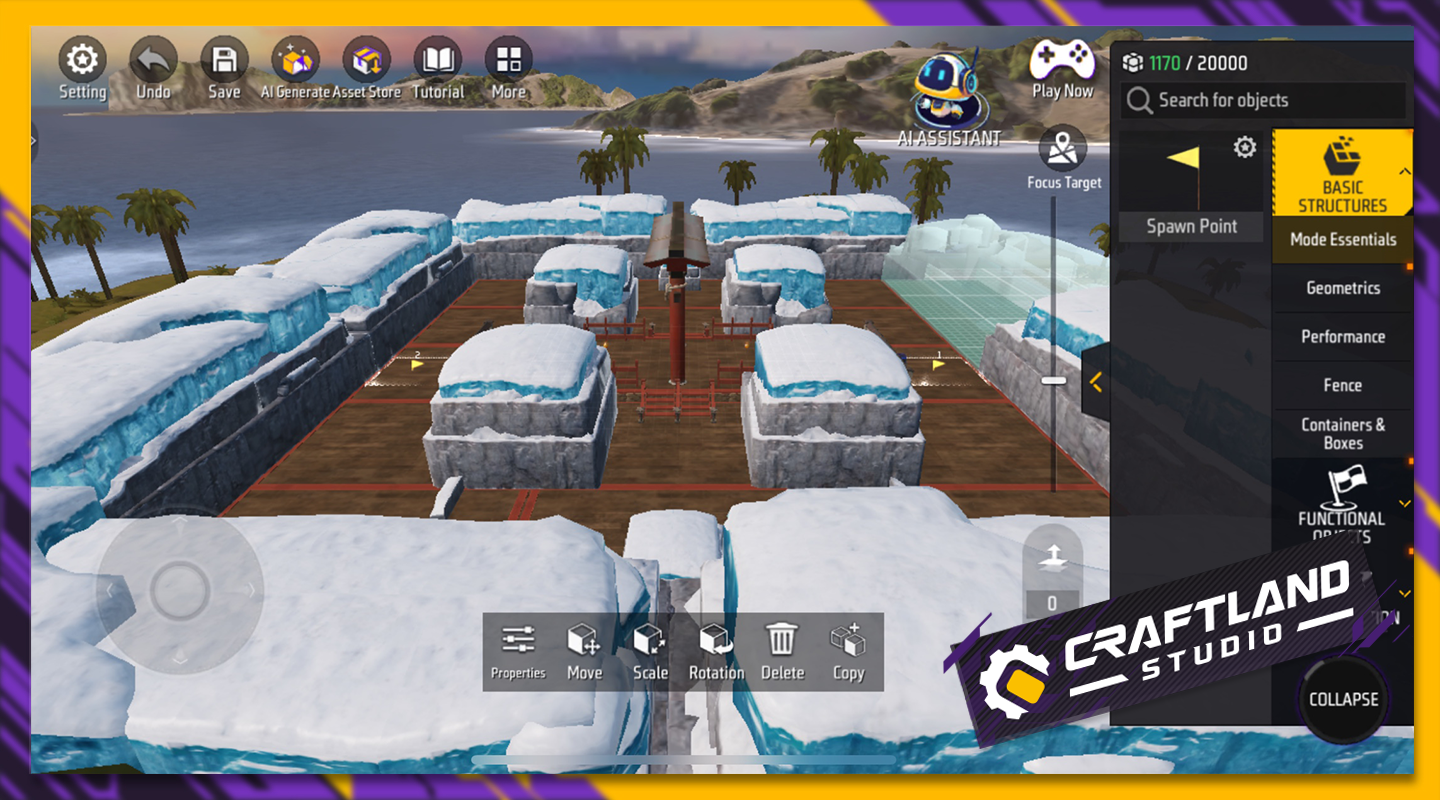Viewport: 1440px width, 800px height.
Task: Copy the selected object
Action: [x=848, y=652]
